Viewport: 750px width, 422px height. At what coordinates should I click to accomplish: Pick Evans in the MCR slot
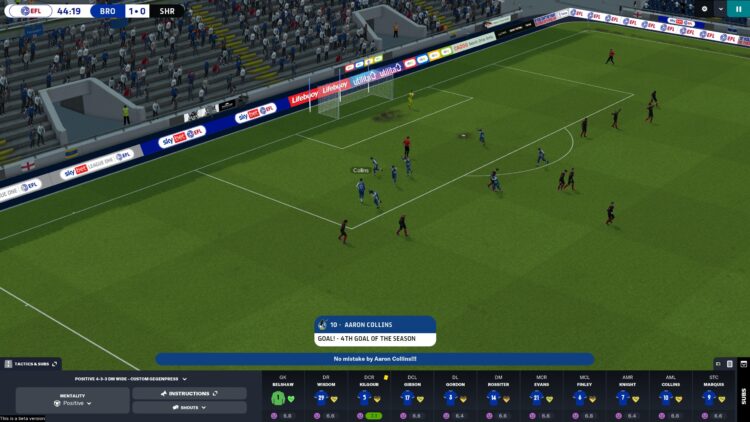541,397
